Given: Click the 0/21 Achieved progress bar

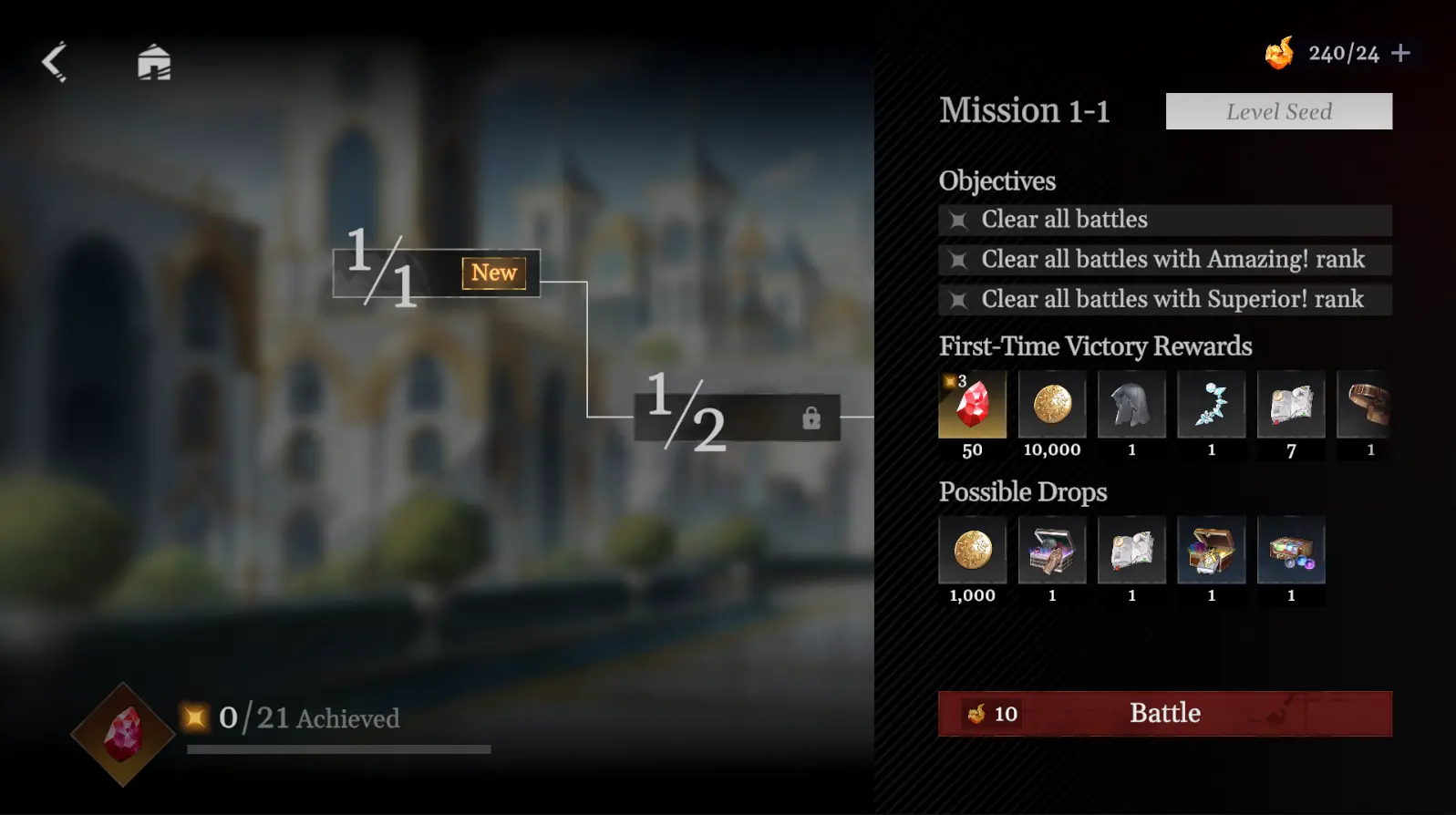Looking at the screenshot, I should point(337,748).
